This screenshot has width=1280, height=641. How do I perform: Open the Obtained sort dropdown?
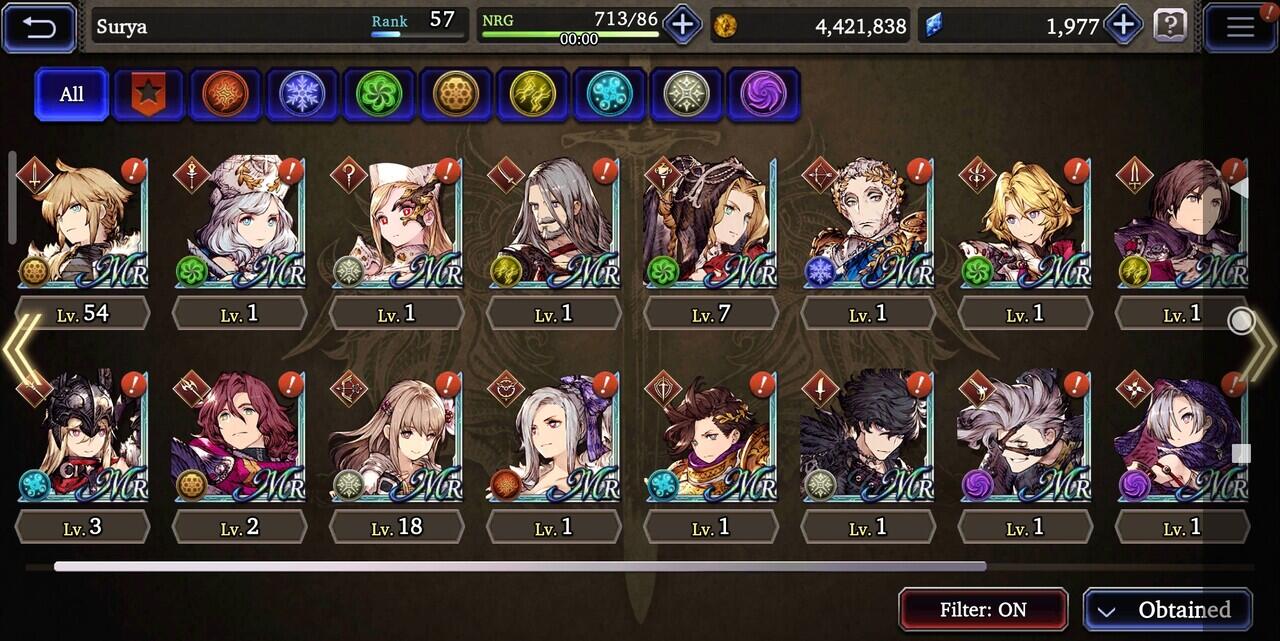tap(1167, 609)
